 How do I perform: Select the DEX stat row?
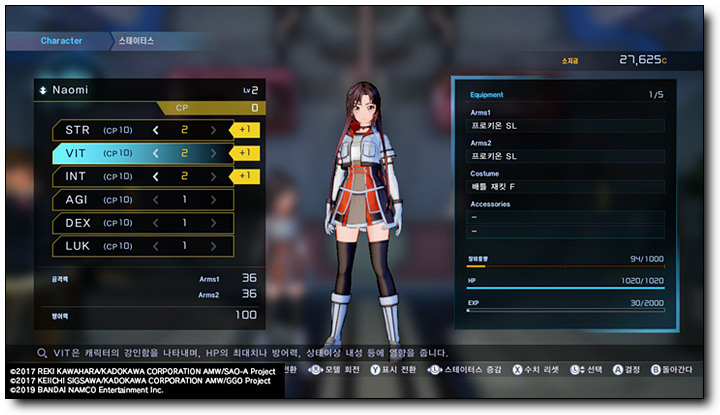[x=142, y=223]
